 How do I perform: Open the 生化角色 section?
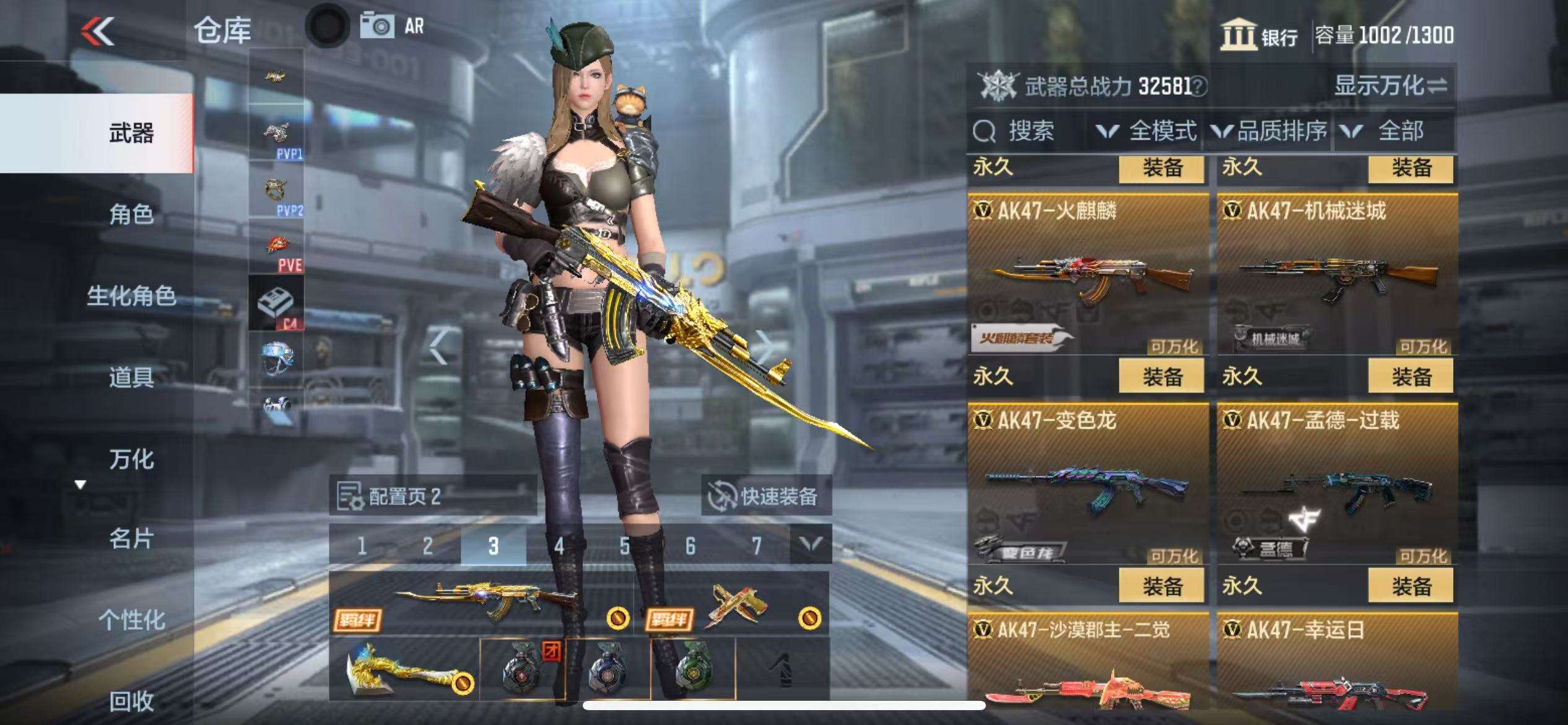pos(131,296)
